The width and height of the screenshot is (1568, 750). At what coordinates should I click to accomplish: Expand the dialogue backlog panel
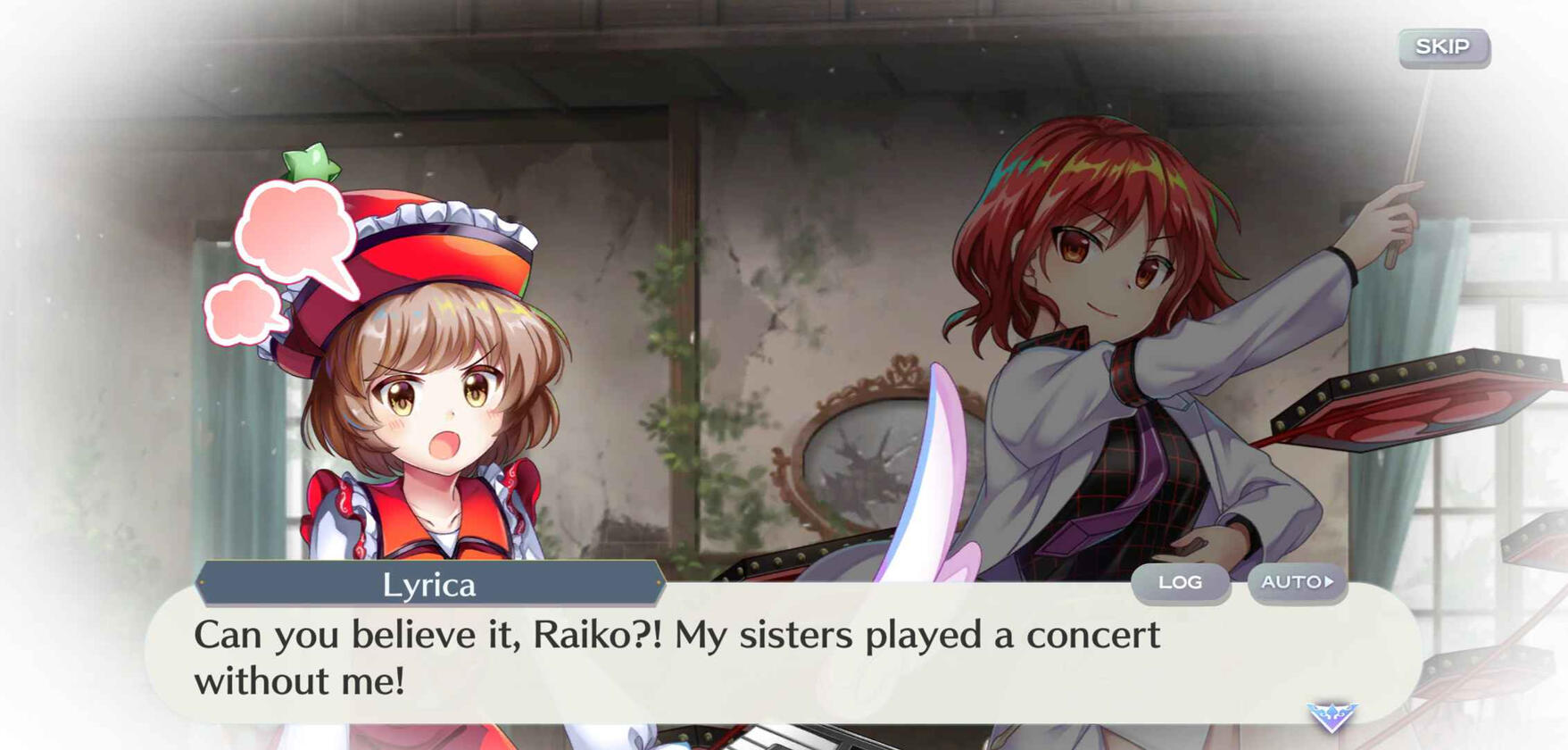[x=1182, y=582]
